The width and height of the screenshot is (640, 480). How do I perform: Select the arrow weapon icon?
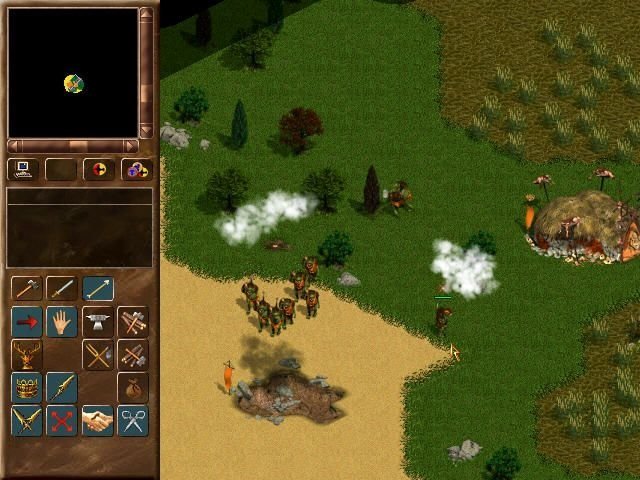point(98,289)
